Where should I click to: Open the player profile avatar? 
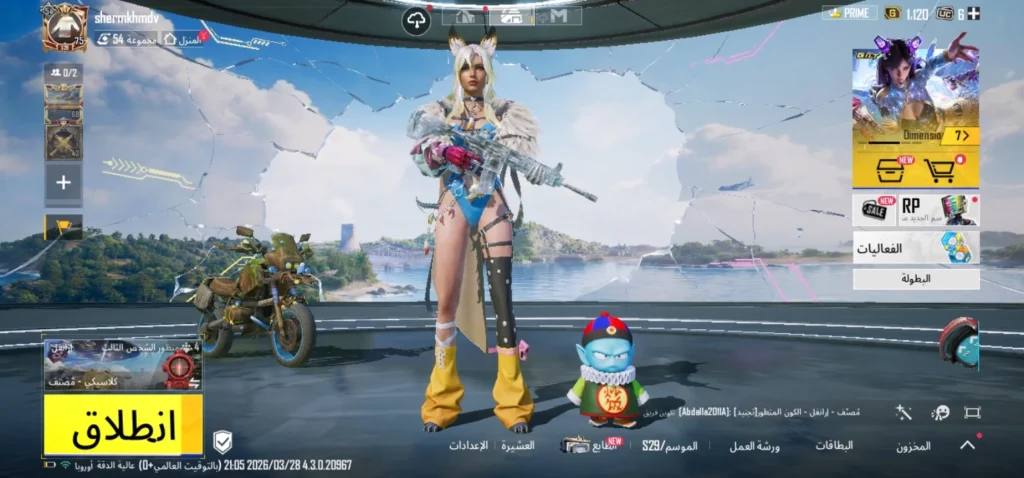point(65,26)
